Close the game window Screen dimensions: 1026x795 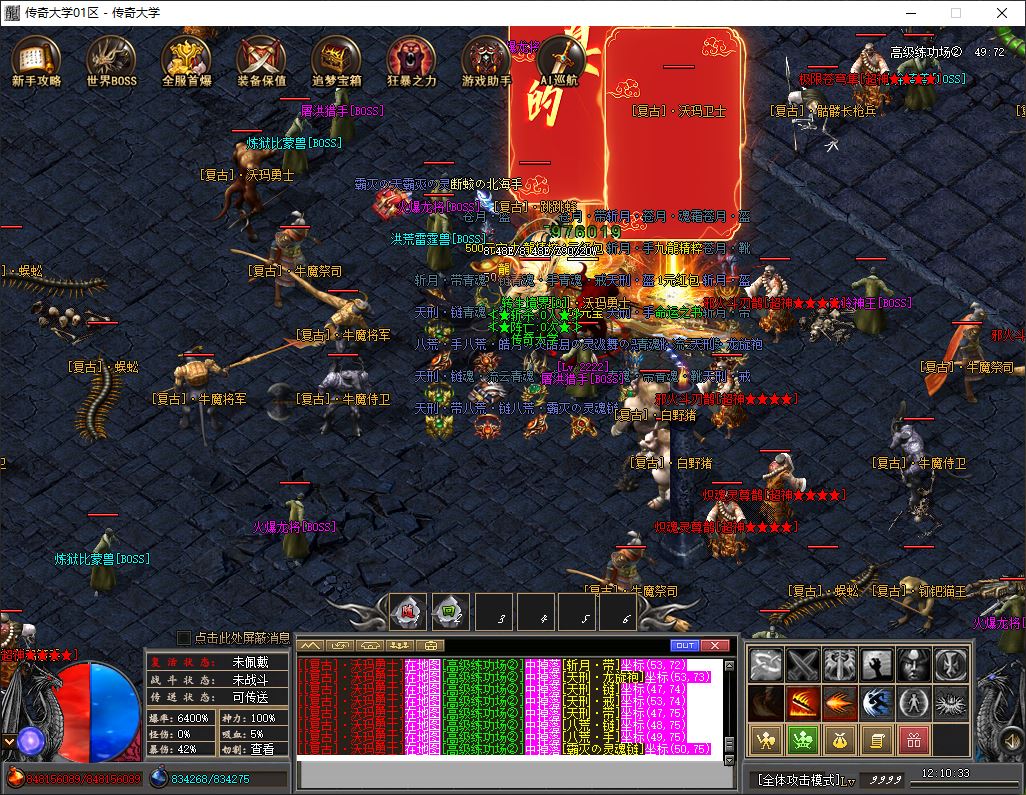click(x=1002, y=13)
